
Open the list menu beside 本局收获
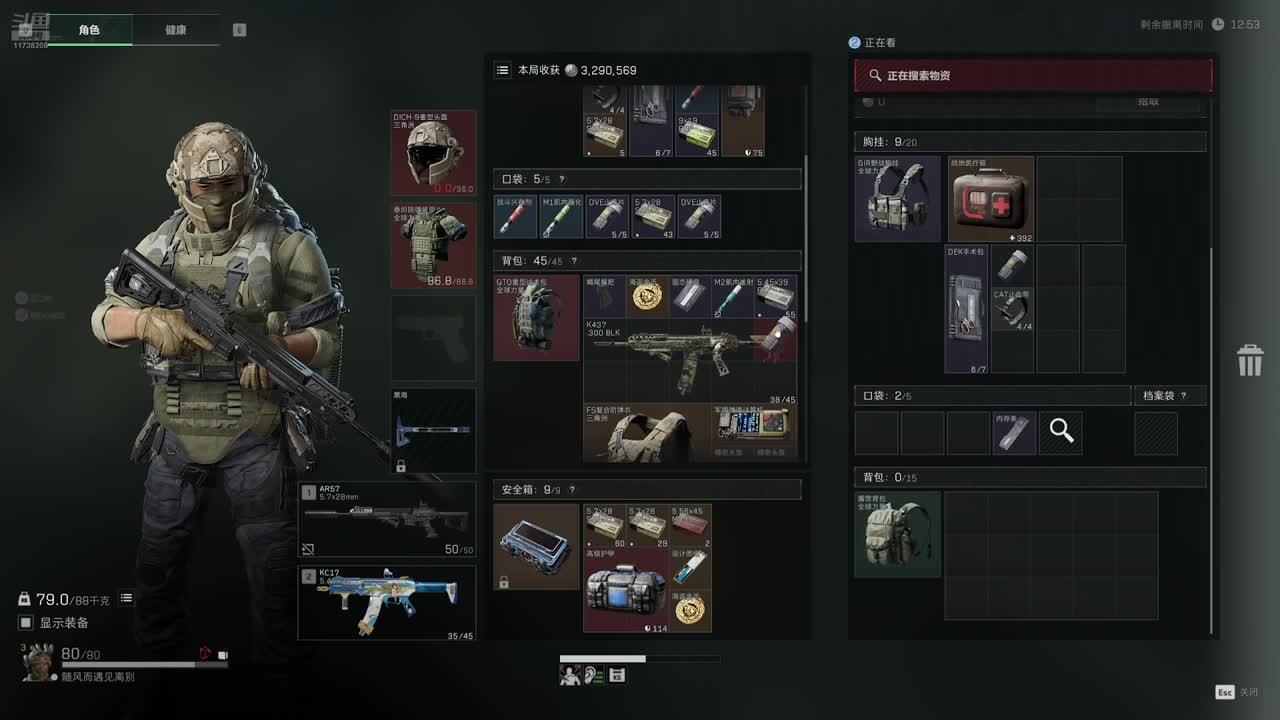pos(503,70)
